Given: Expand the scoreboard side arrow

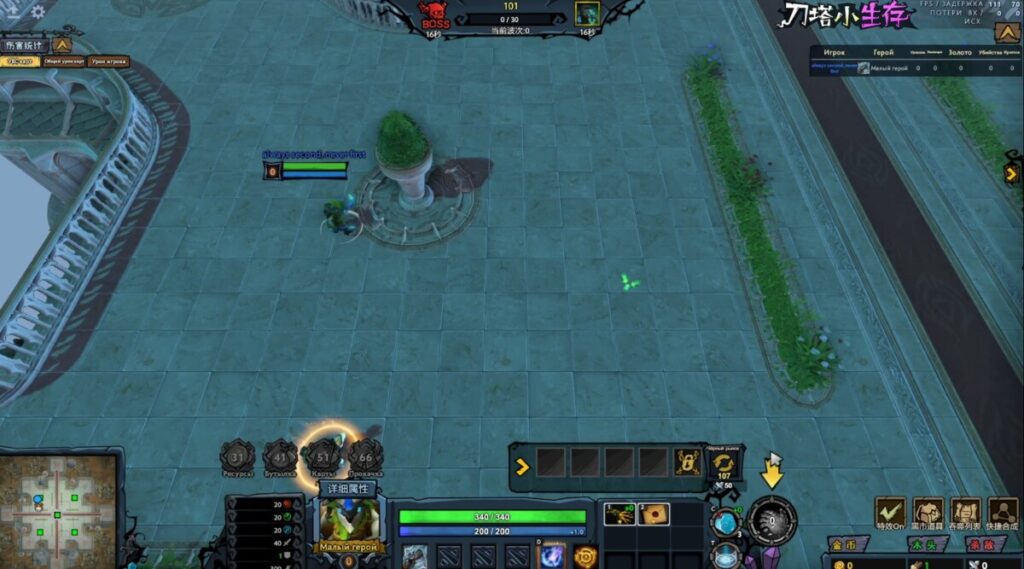Looking at the screenshot, I should [1011, 173].
